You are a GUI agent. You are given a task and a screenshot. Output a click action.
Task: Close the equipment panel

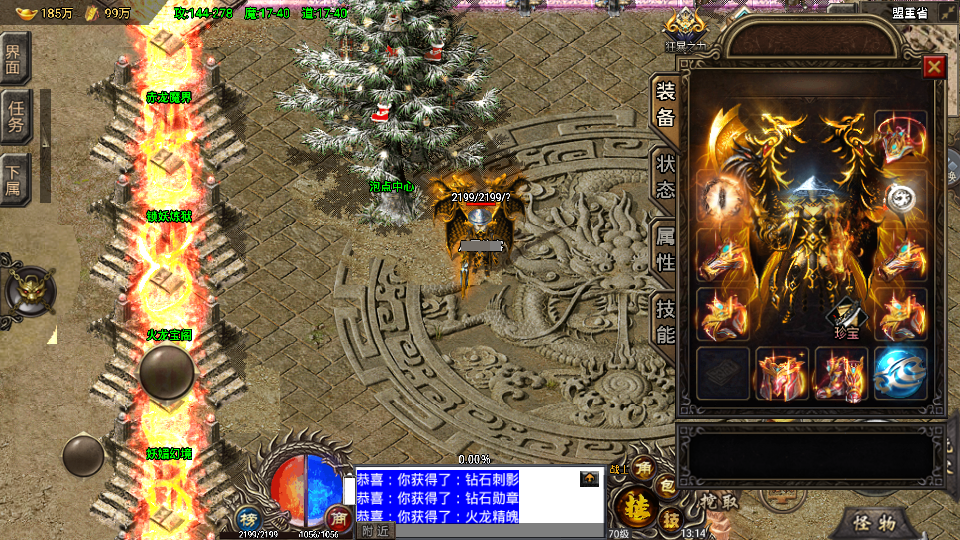pos(934,67)
